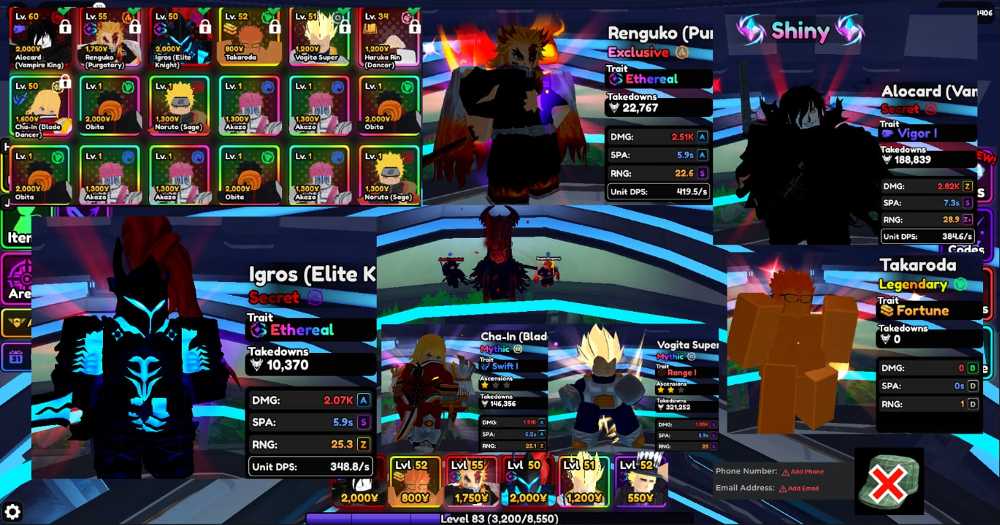Choose the Haruka Rin (Dancer) unit card
Screen dimensions: 1000x525
click(x=389, y=37)
